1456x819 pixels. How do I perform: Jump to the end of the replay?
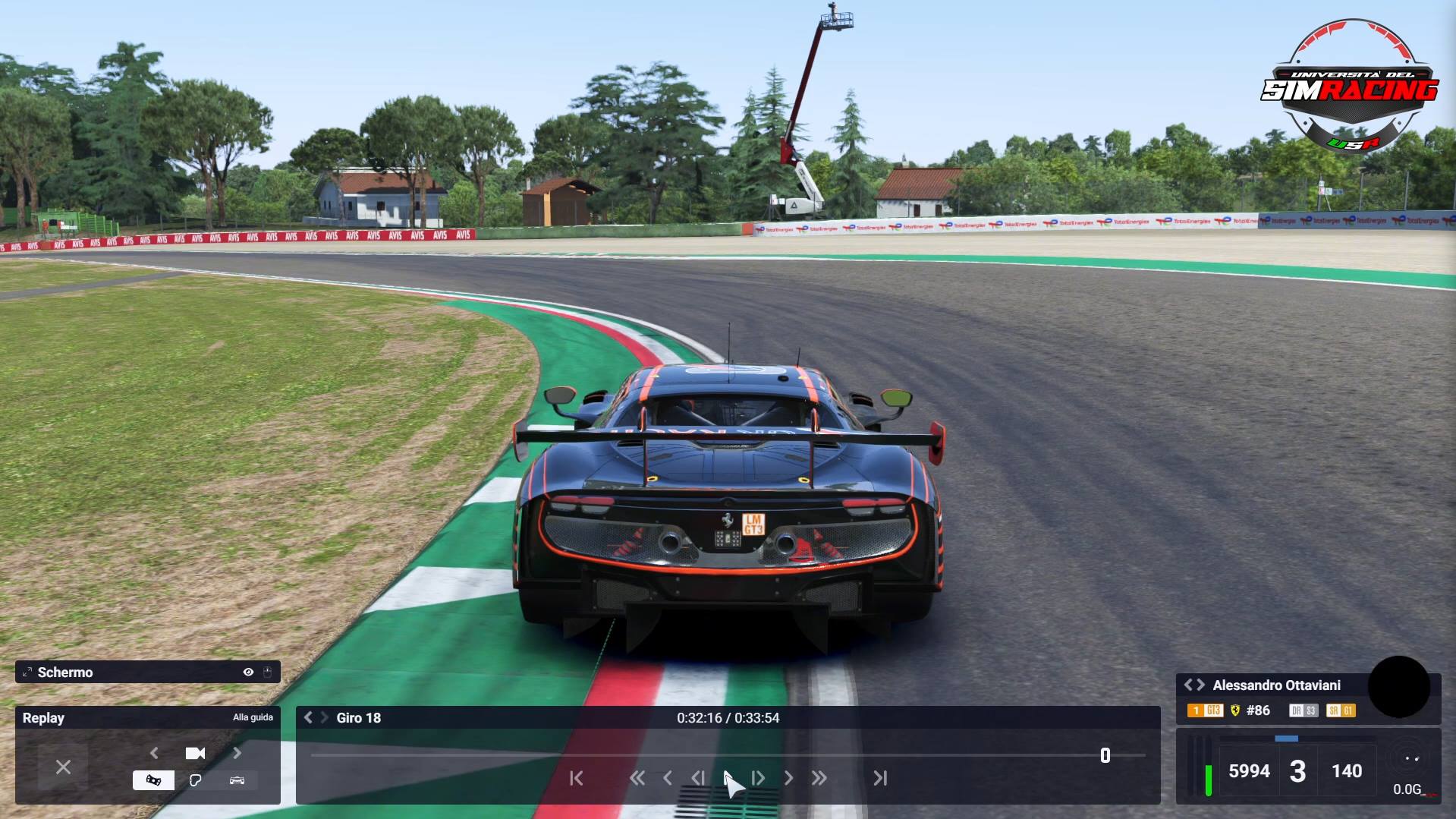[x=879, y=778]
